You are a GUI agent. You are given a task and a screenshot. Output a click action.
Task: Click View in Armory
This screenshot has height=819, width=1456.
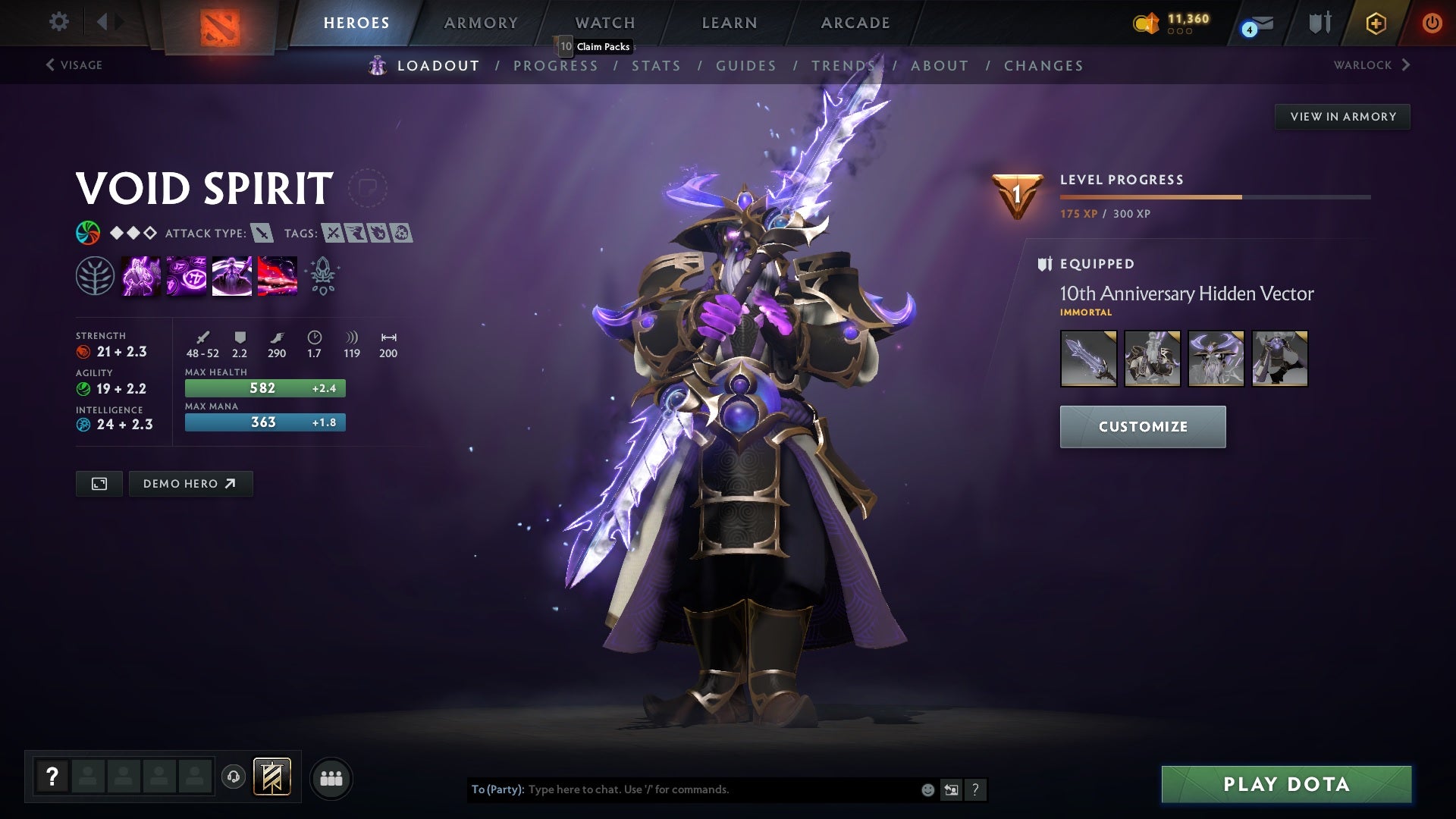pyautogui.click(x=1342, y=117)
